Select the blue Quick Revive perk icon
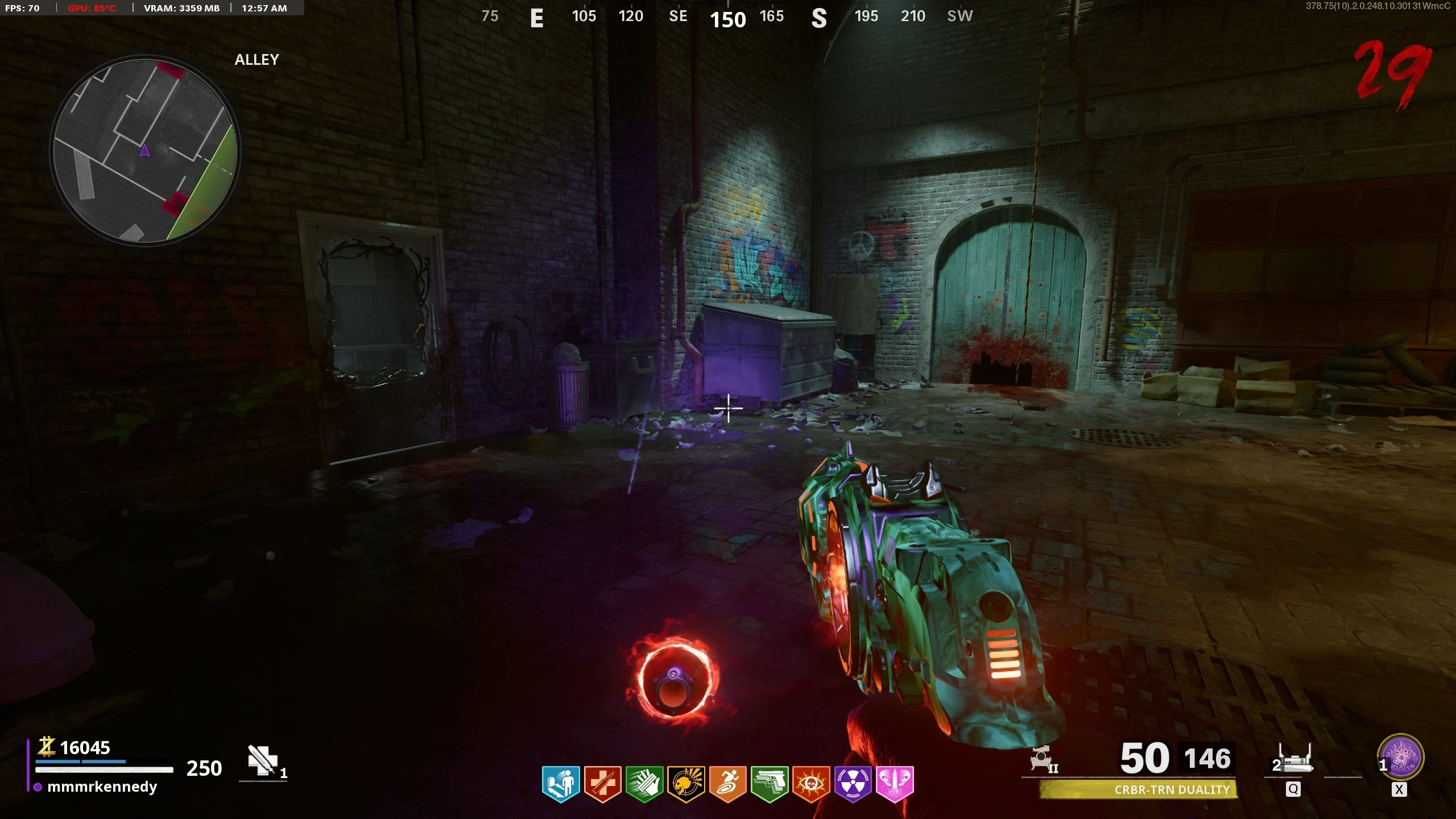The image size is (1456, 819). coord(561,783)
